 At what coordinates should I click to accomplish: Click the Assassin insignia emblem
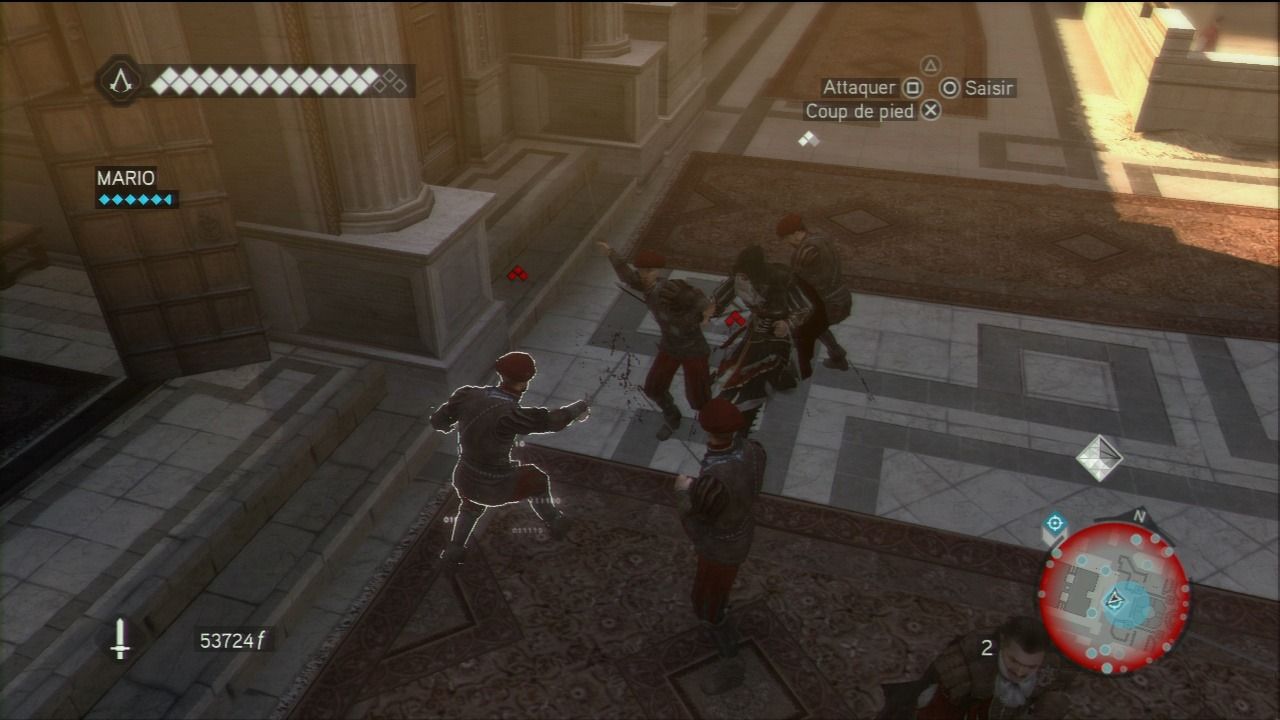coord(122,80)
